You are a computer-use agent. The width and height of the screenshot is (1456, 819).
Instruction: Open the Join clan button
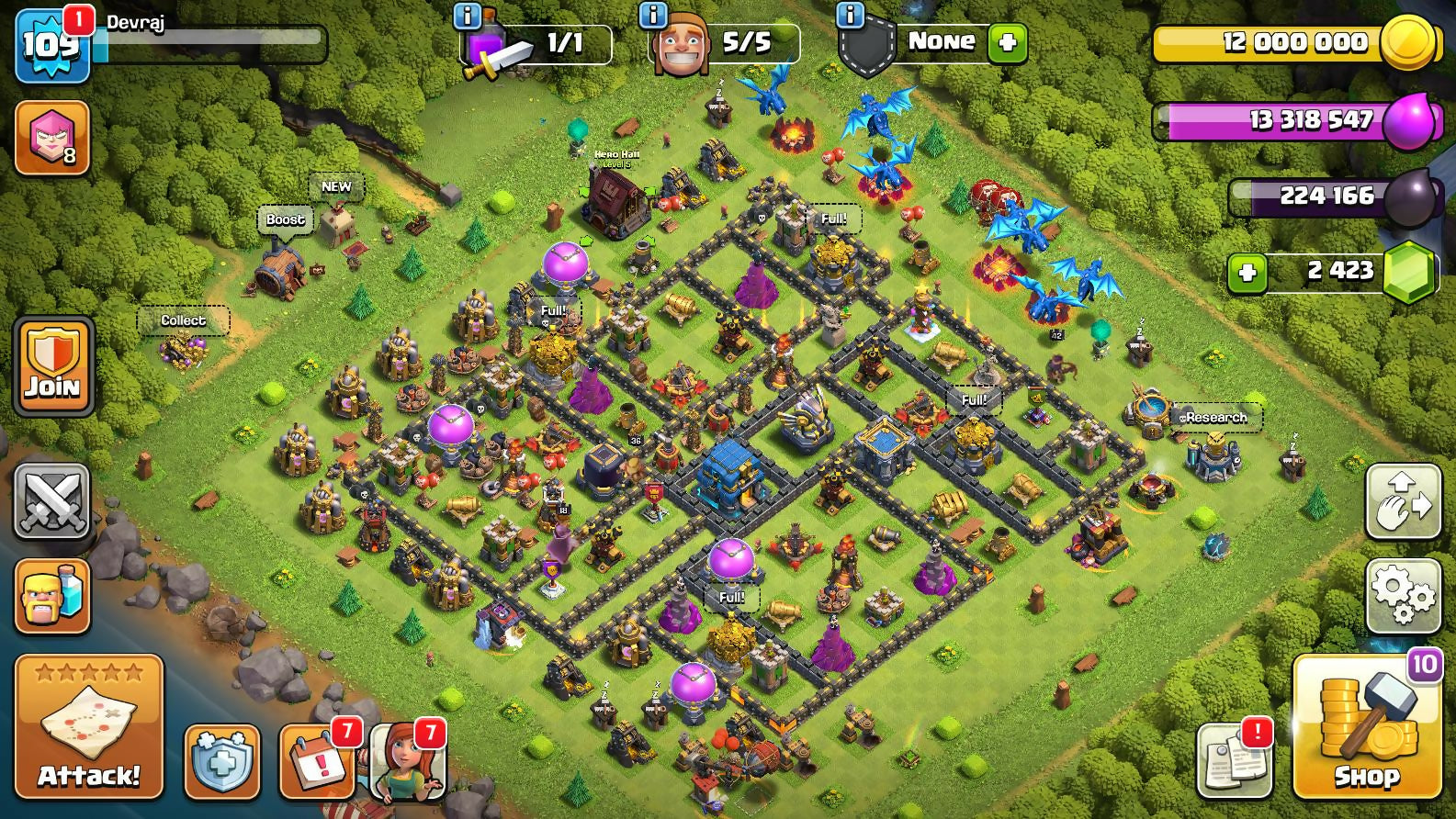pyautogui.click(x=53, y=365)
